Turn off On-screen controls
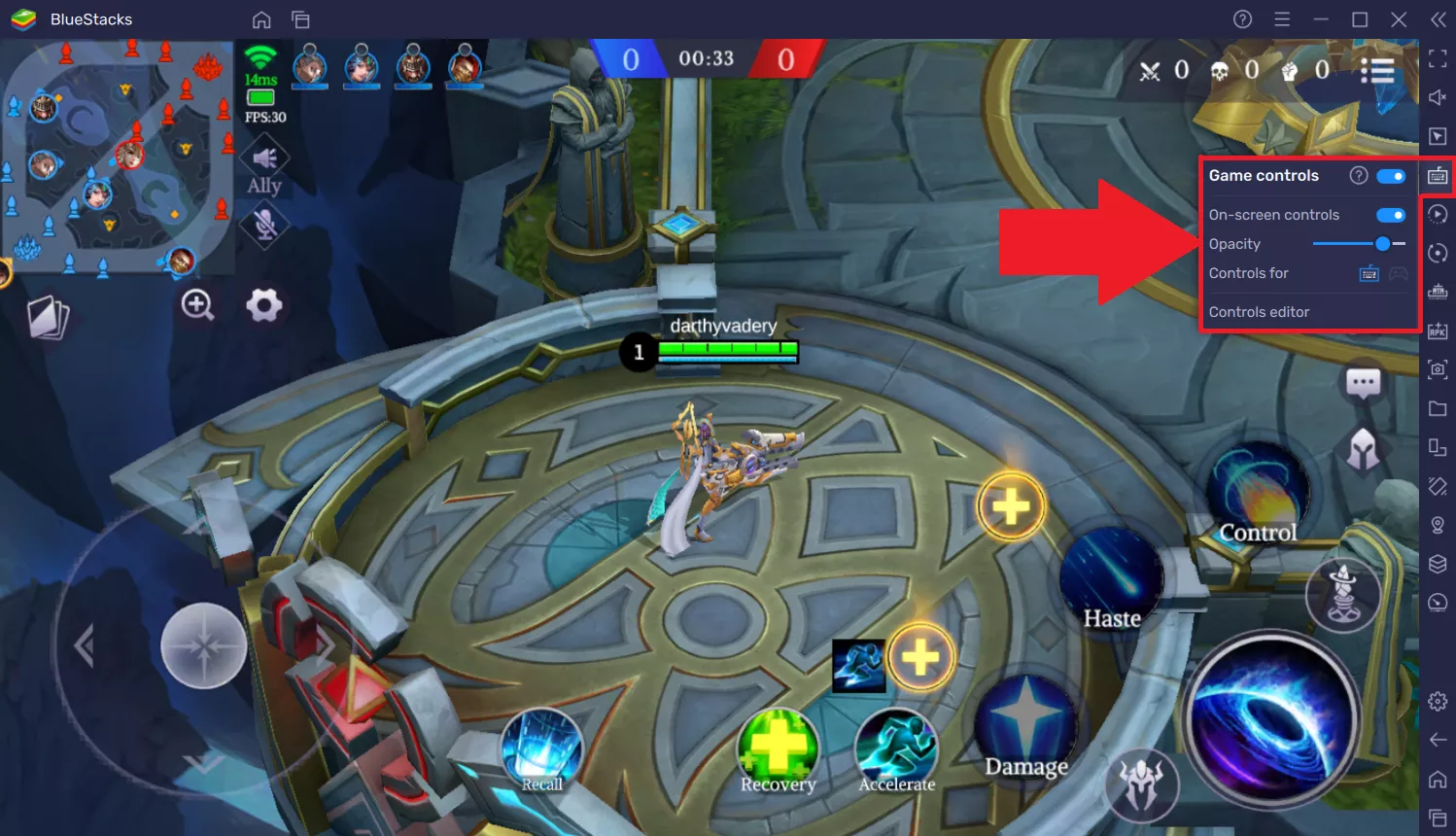Image resolution: width=1456 pixels, height=836 pixels. coord(1391,214)
